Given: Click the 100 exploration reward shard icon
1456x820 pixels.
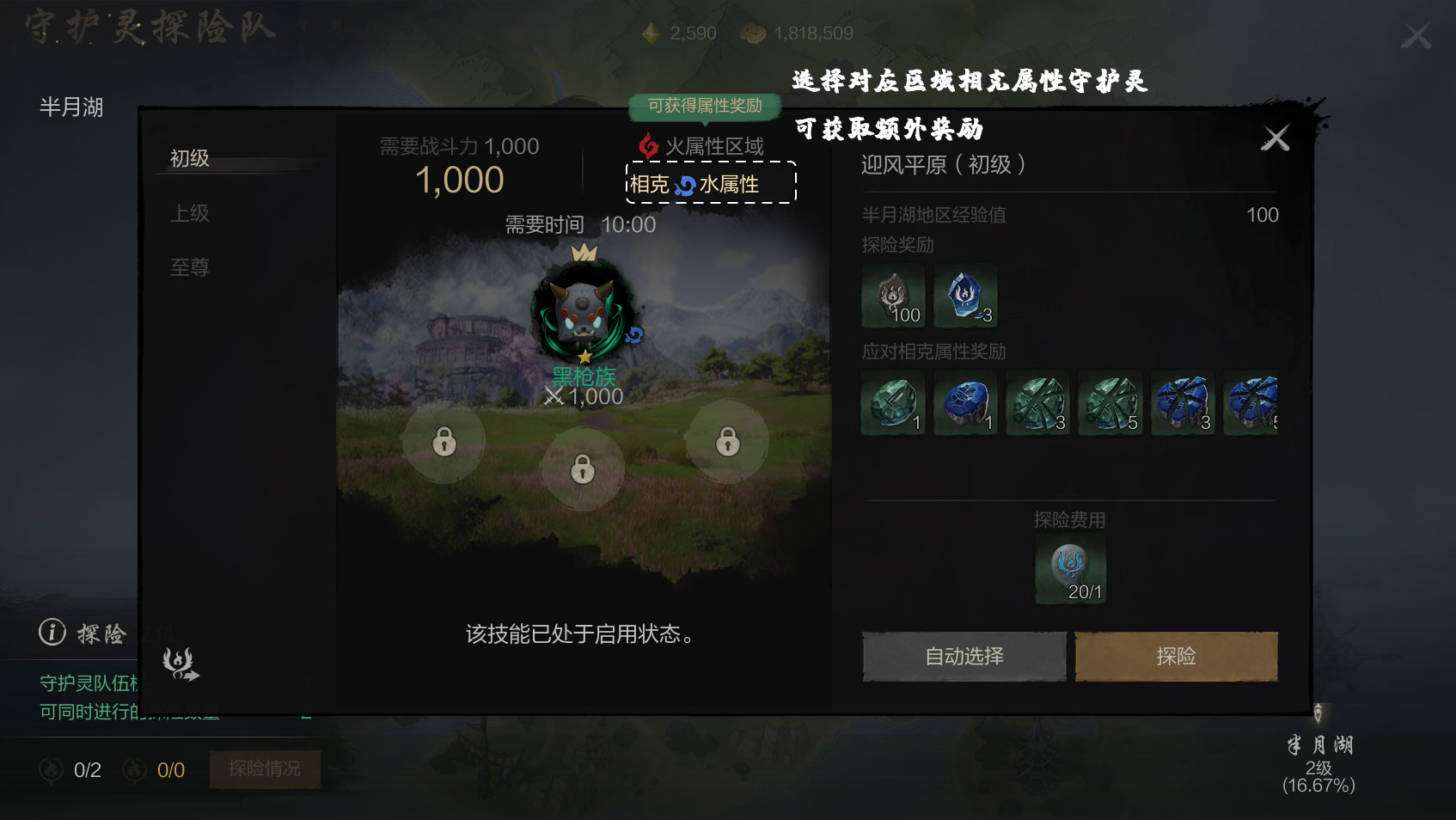Looking at the screenshot, I should pyautogui.click(x=892, y=297).
